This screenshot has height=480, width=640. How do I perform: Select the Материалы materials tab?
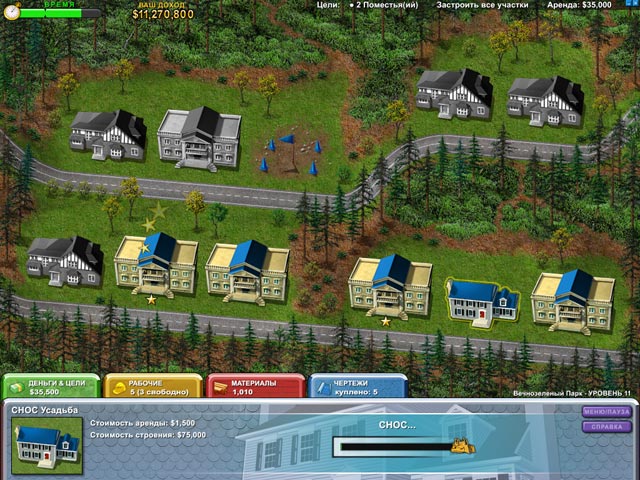(255, 386)
